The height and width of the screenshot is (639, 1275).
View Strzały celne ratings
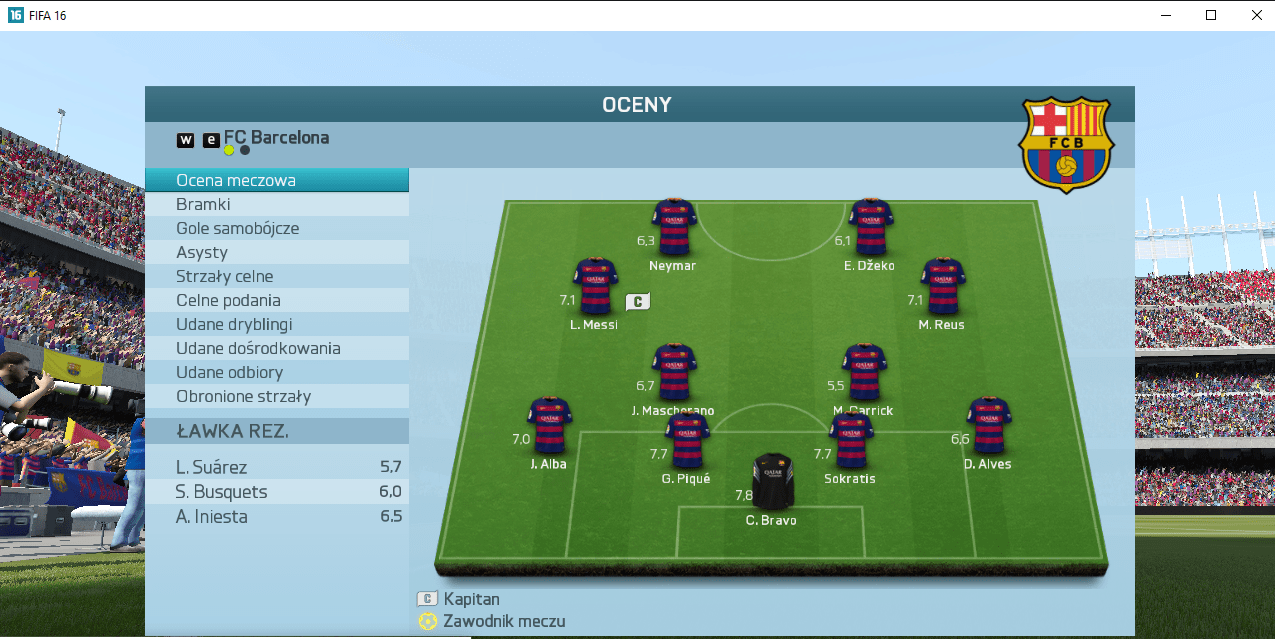[276, 276]
